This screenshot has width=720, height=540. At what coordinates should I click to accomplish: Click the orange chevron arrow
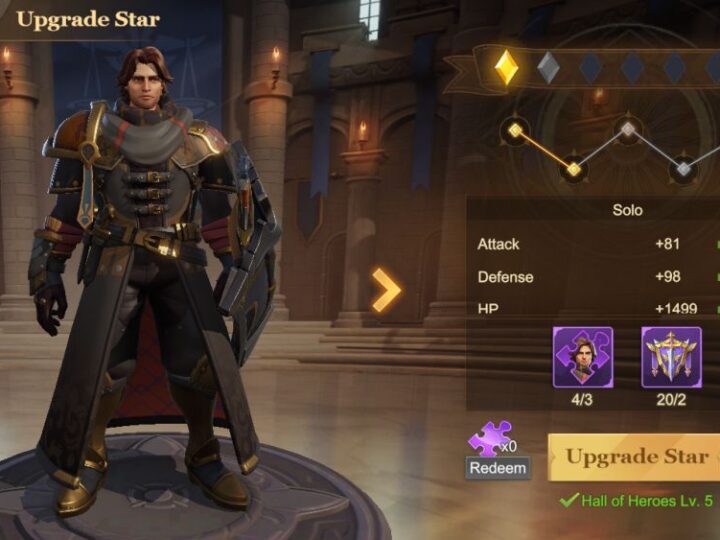pyautogui.click(x=386, y=290)
